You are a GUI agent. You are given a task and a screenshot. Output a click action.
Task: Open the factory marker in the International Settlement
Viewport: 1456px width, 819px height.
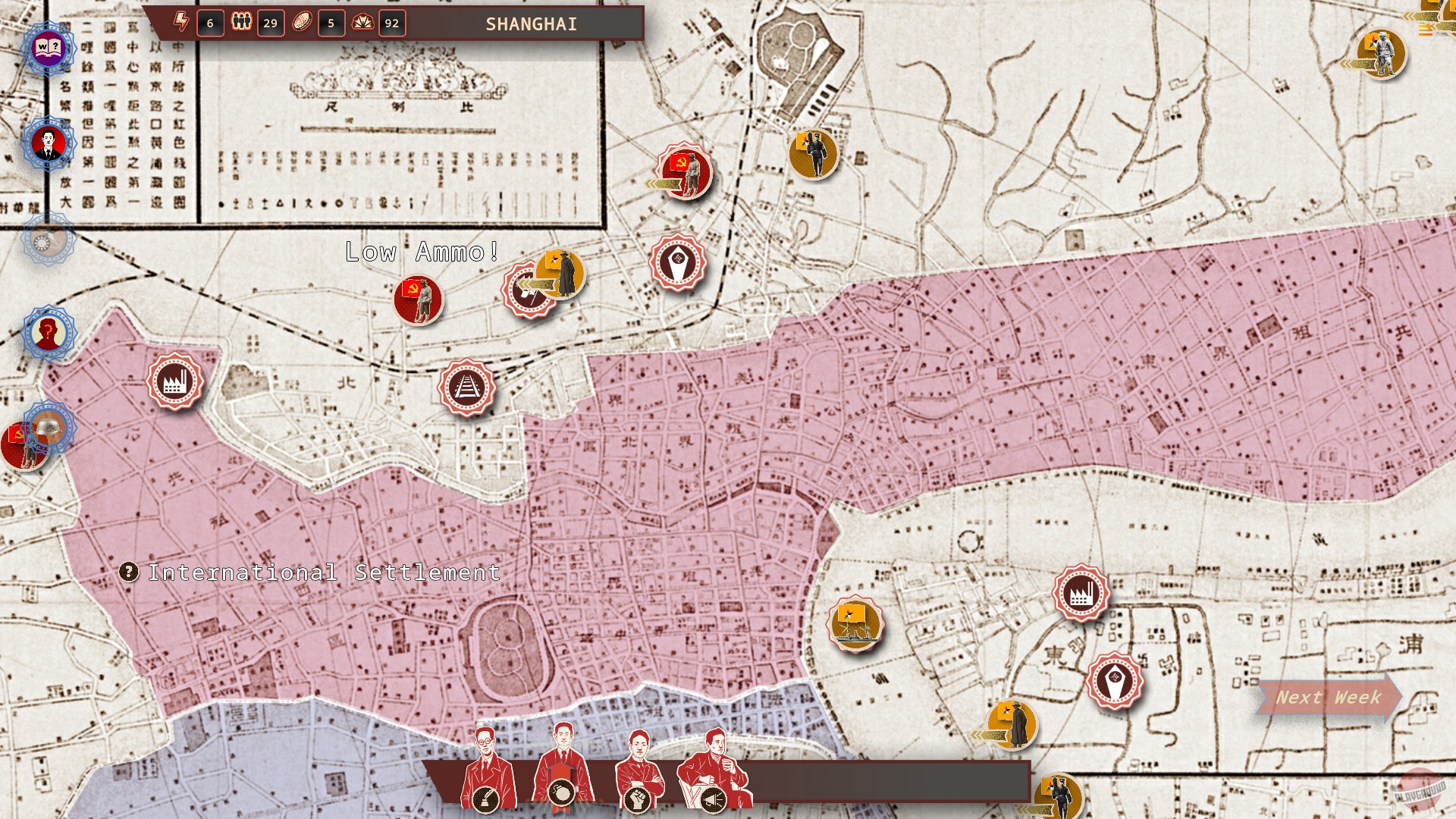[175, 380]
